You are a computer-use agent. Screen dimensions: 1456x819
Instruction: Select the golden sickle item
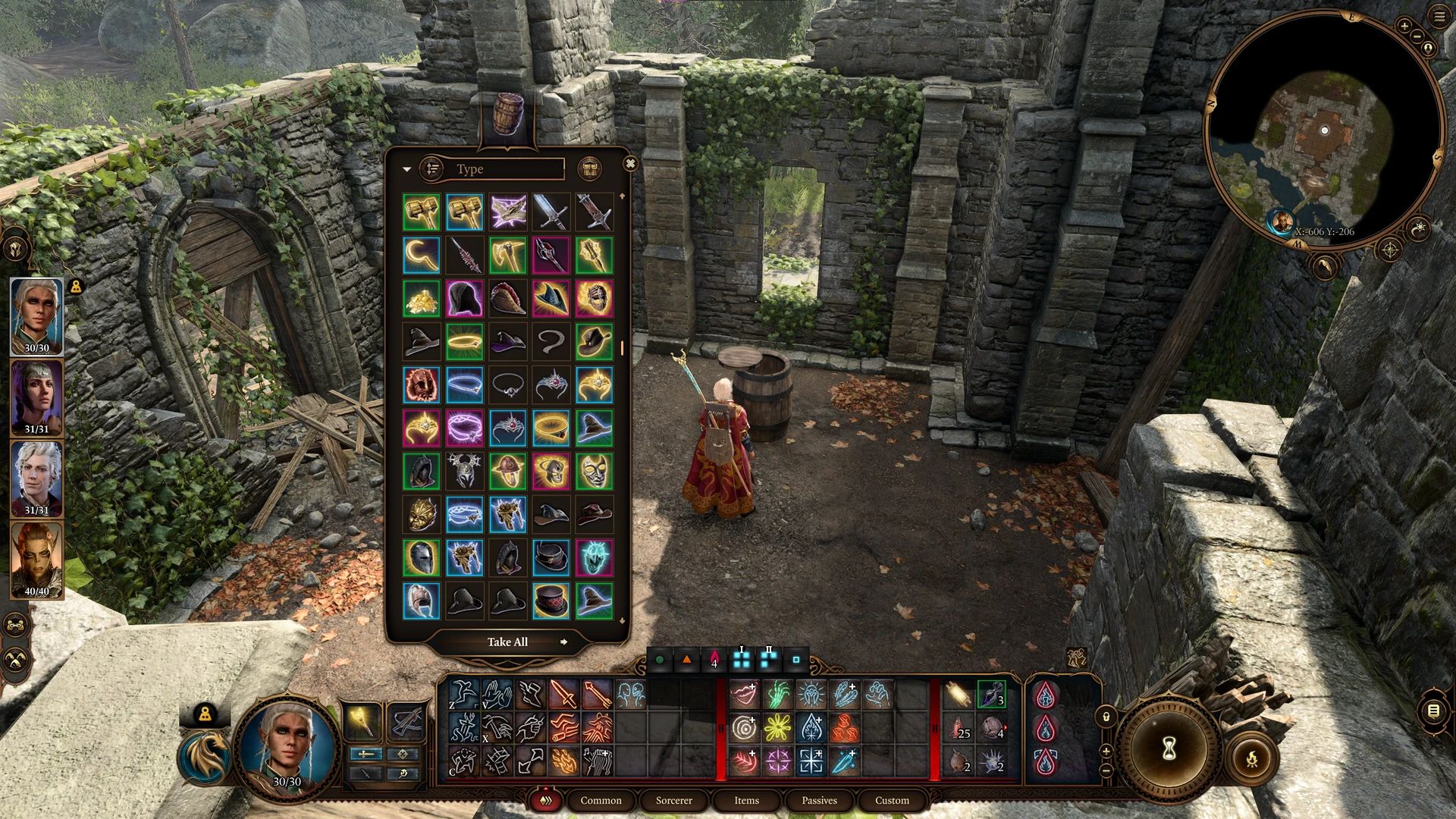(x=422, y=256)
